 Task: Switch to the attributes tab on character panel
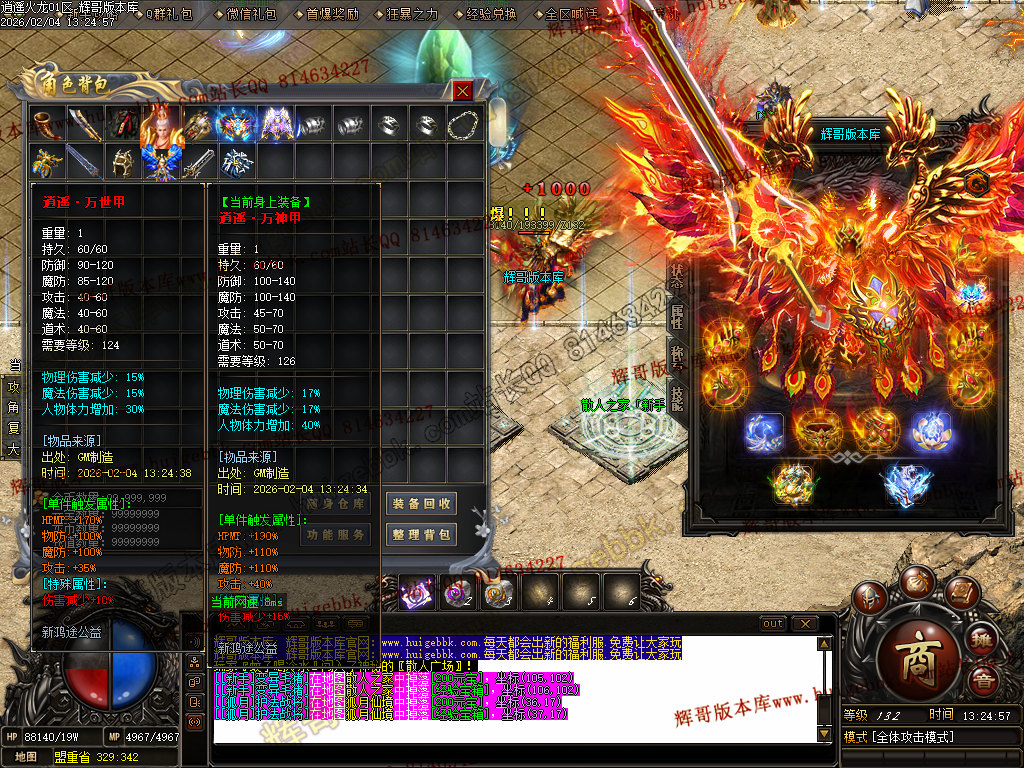click(x=677, y=316)
